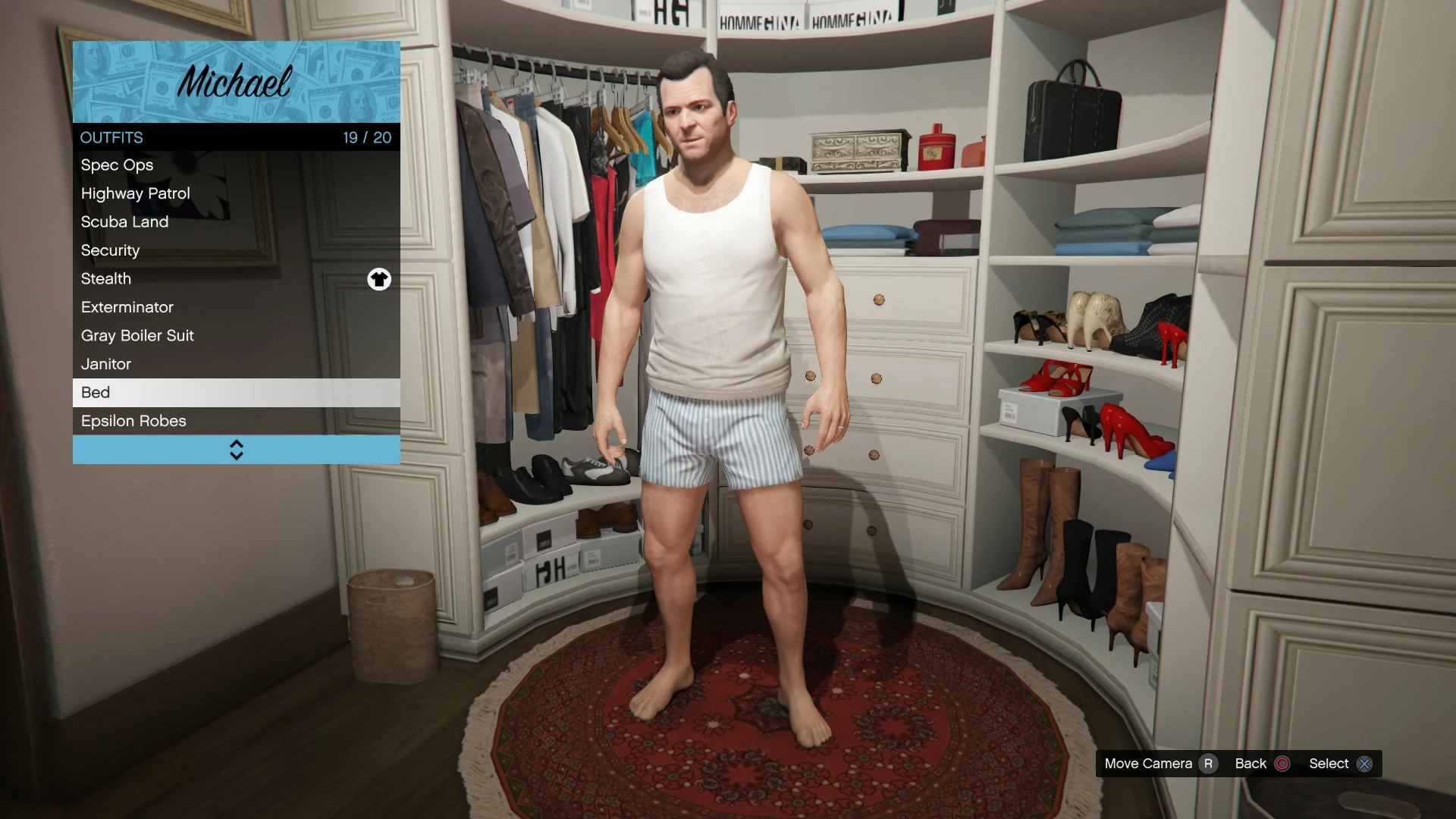Select the Scuba Land outfit
The width and height of the screenshot is (1456, 819).
pos(124,221)
